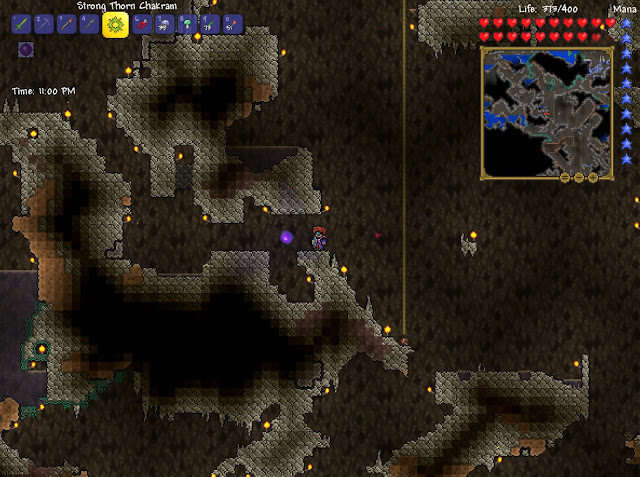Select the glowing mushroom hotbar slot
Viewport: 640px width, 477px height.
[x=185, y=24]
